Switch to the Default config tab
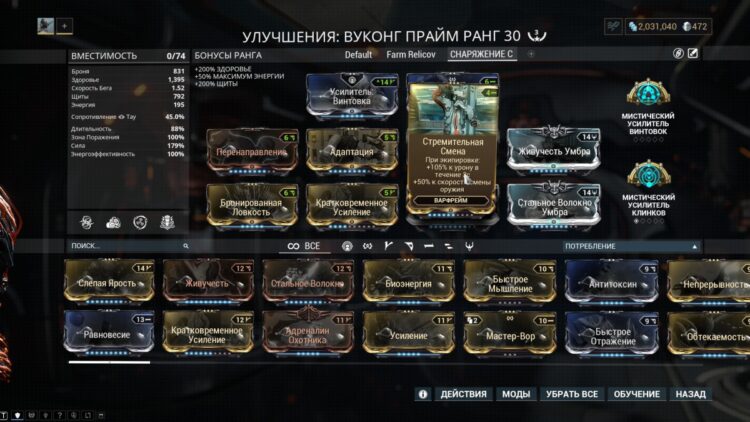 [358, 54]
